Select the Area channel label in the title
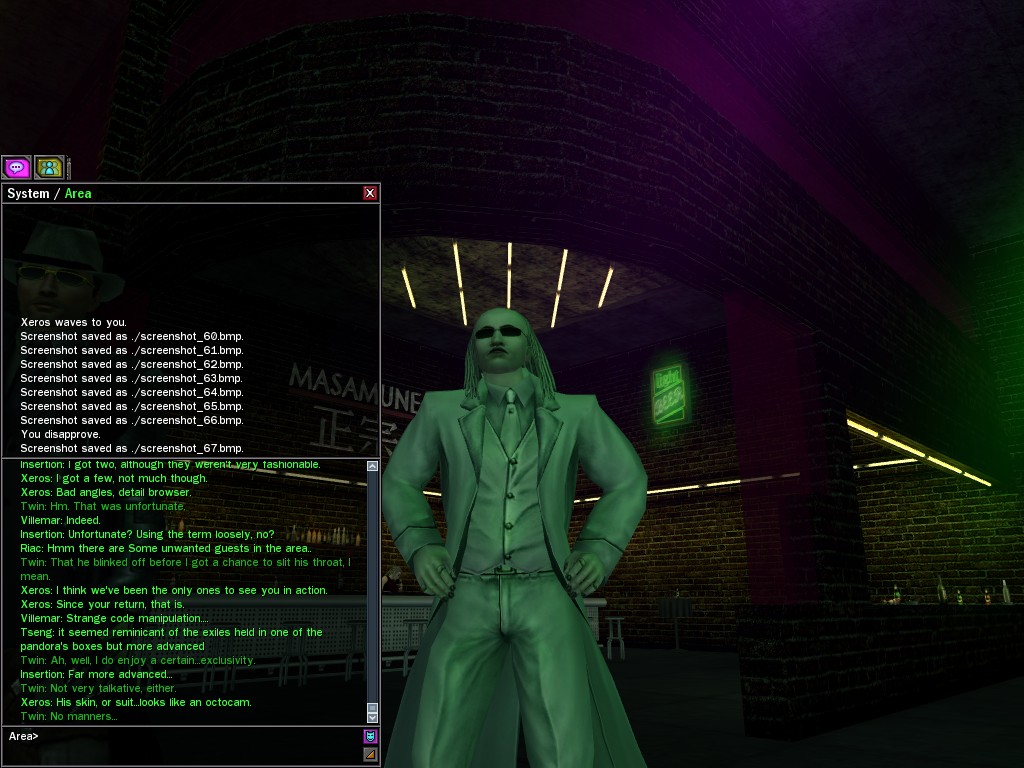Image resolution: width=1024 pixels, height=768 pixels. click(x=78, y=193)
